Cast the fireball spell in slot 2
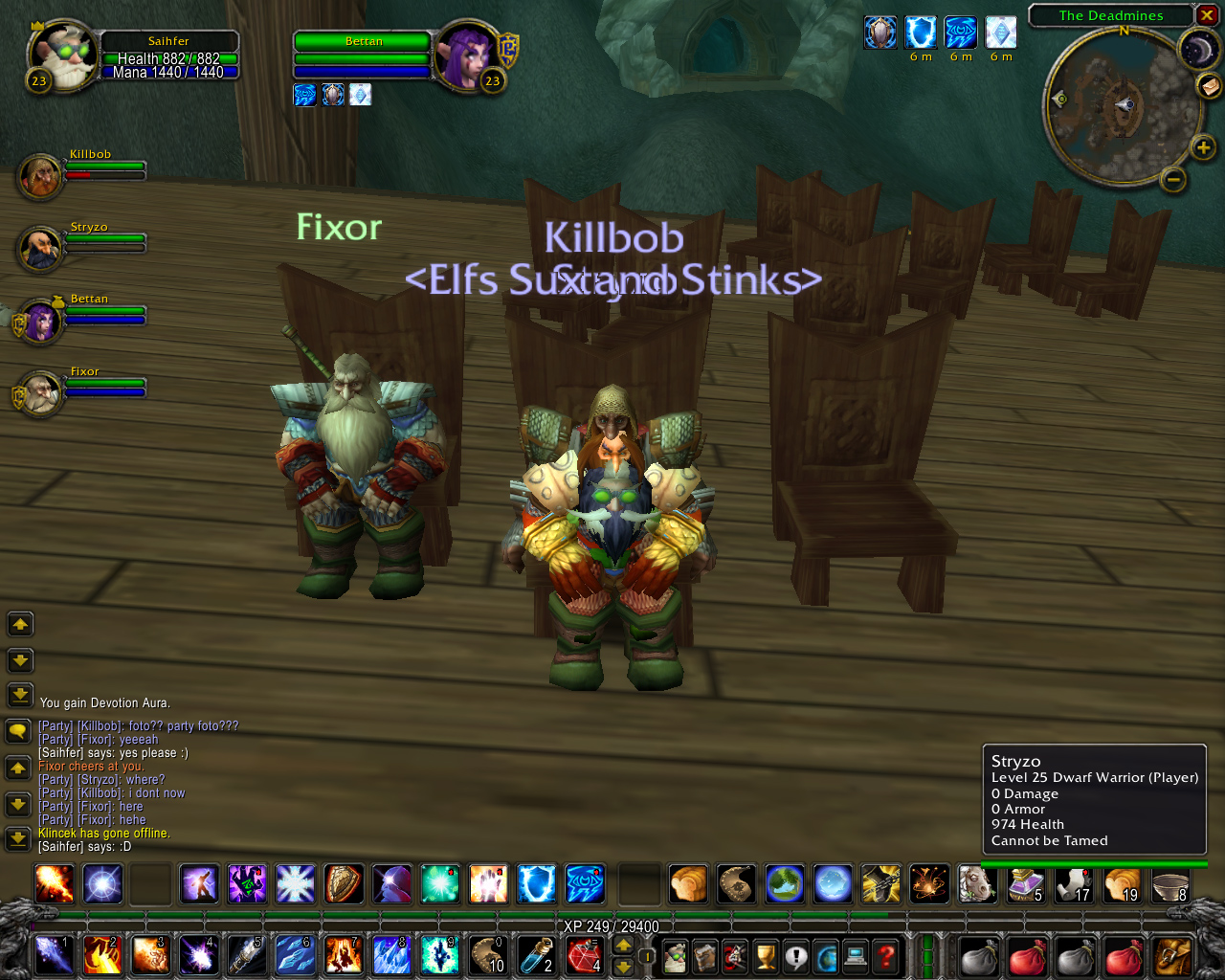1225x980 pixels. [x=101, y=955]
